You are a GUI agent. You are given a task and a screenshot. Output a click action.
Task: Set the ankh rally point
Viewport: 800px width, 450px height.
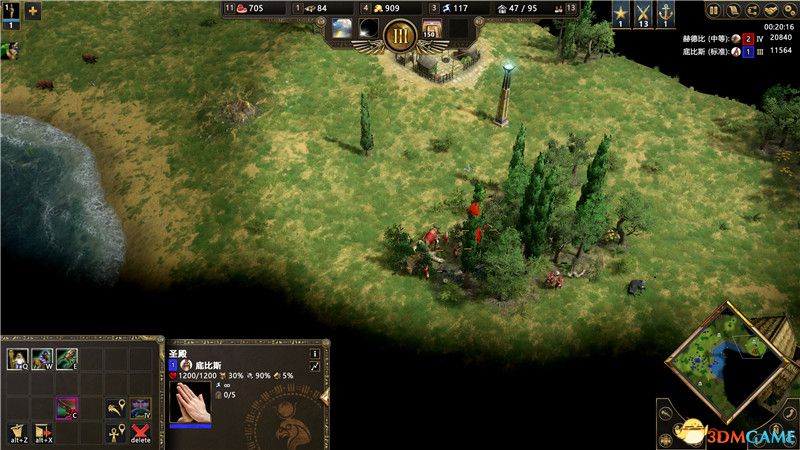116,432
